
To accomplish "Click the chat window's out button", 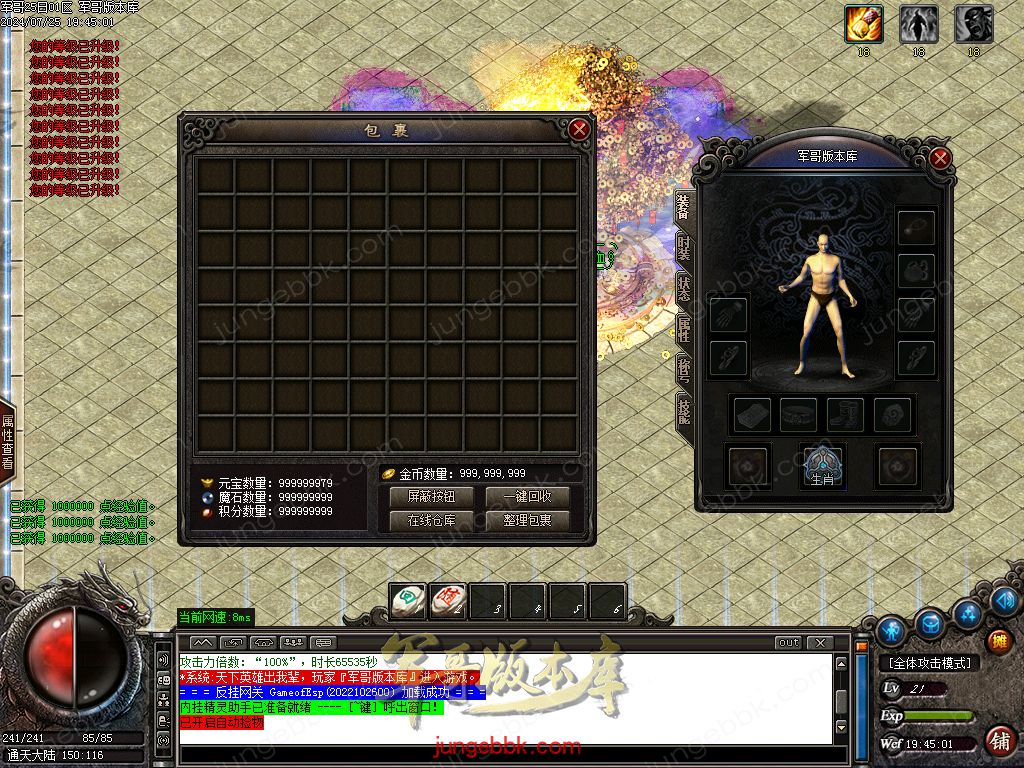I will point(789,642).
